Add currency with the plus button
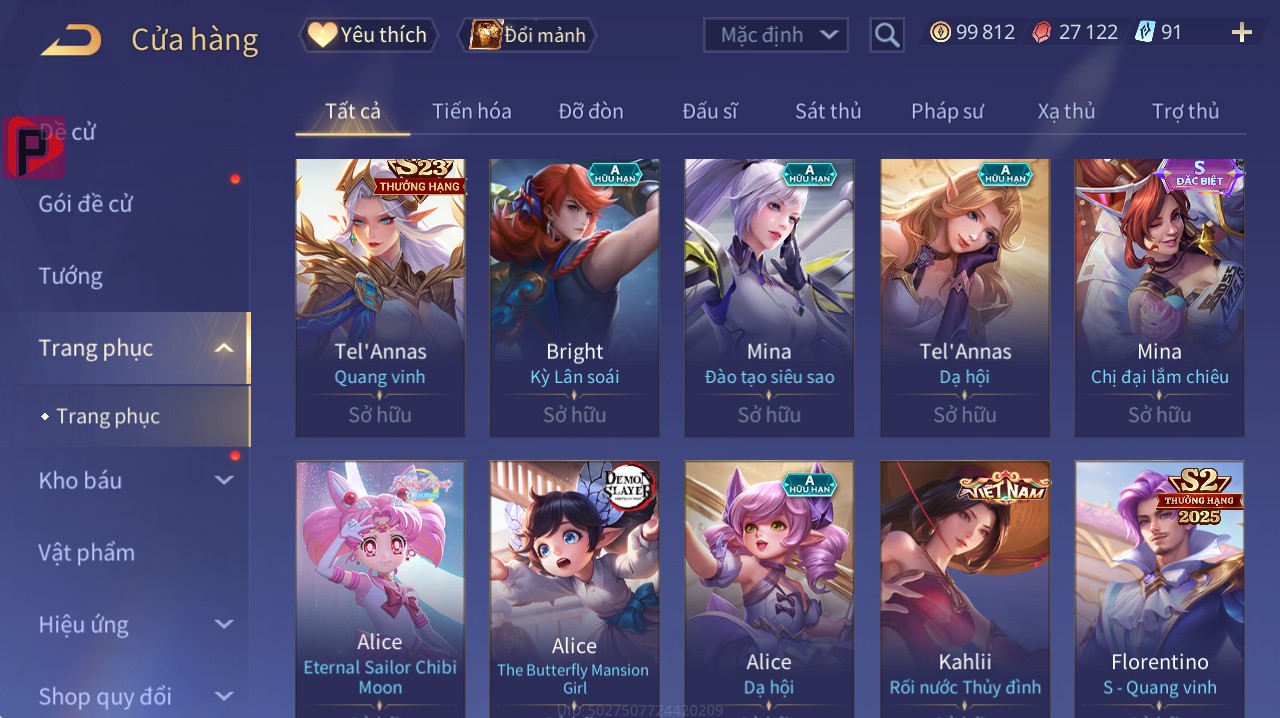Viewport: 1280px width, 718px height. pos(1241,33)
